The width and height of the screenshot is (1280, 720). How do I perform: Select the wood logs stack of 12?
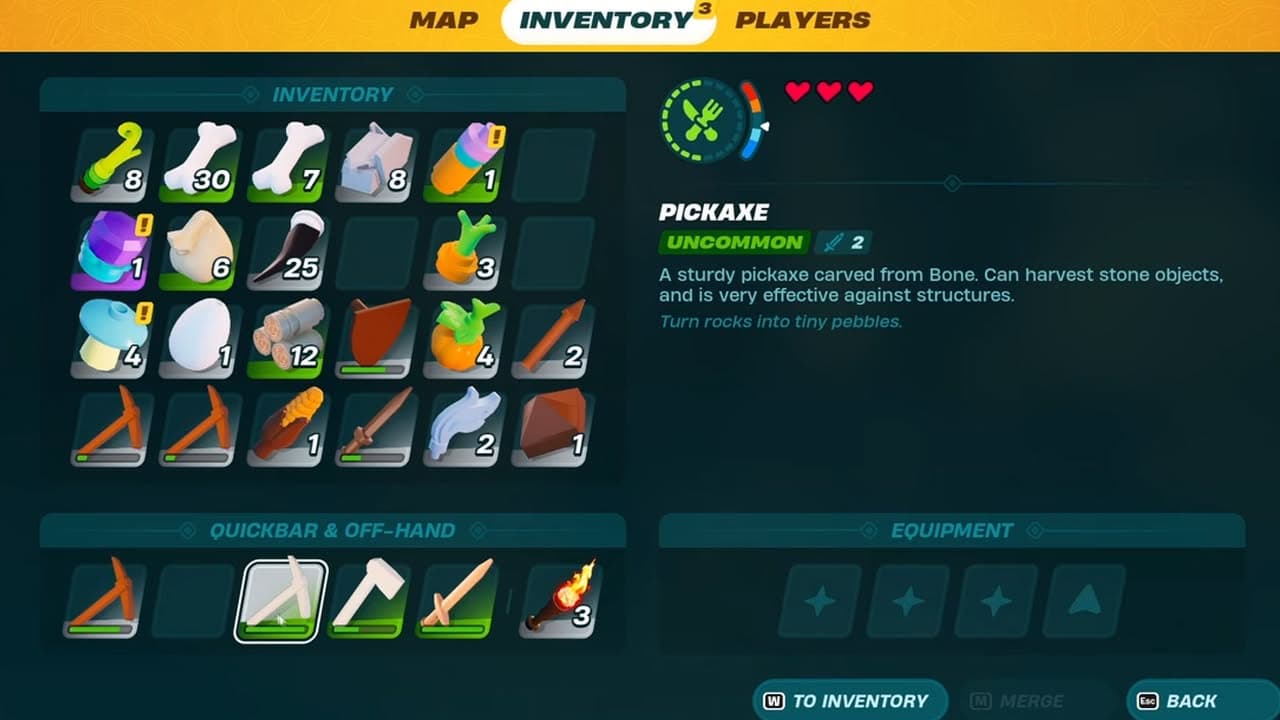pos(288,338)
